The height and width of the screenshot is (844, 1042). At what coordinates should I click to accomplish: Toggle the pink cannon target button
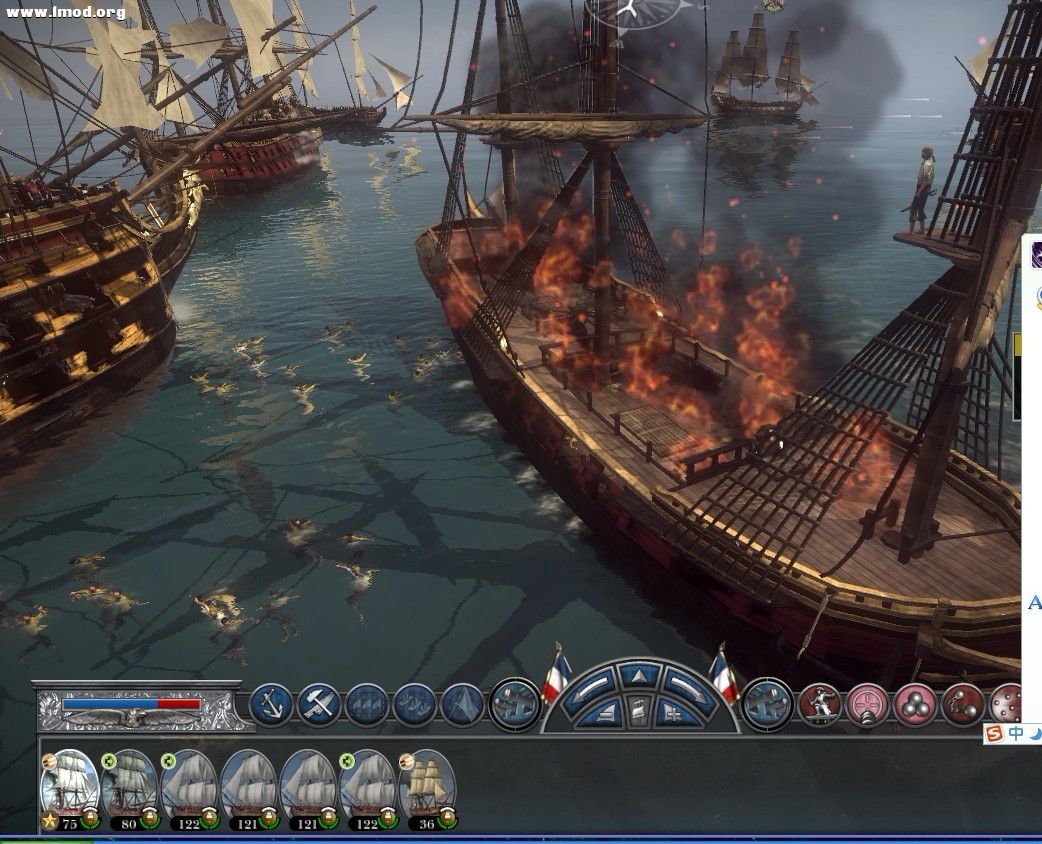tap(867, 704)
